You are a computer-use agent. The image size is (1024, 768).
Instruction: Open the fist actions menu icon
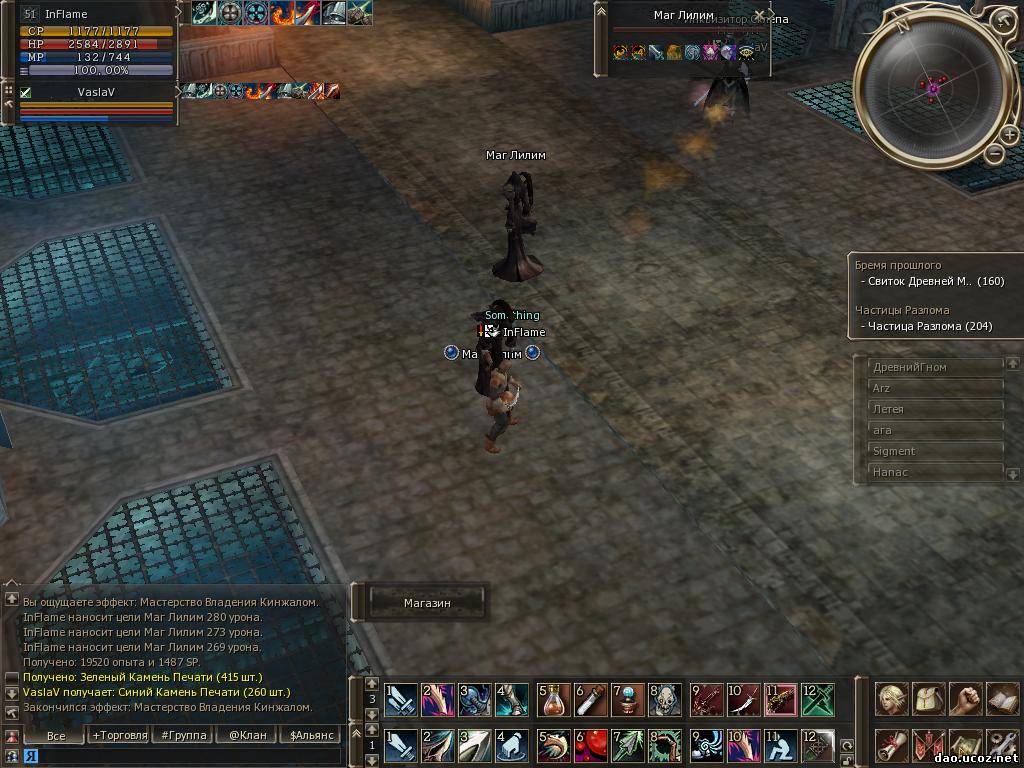pos(966,698)
